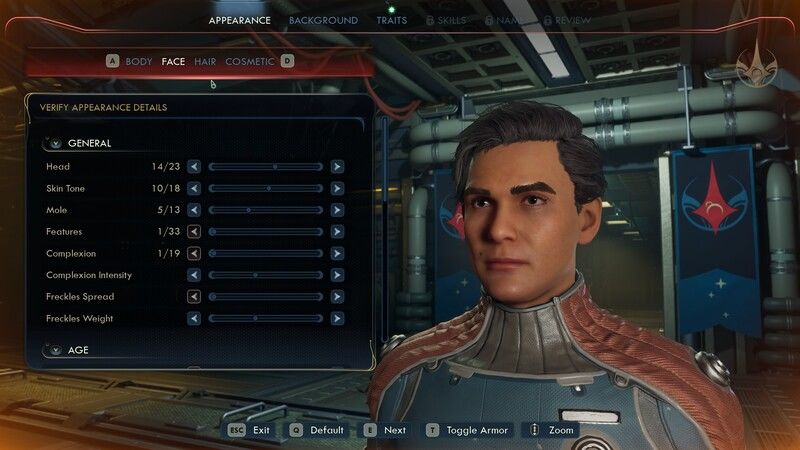Switch to the Background tab
This screenshot has height=450, width=800.
[x=323, y=20]
